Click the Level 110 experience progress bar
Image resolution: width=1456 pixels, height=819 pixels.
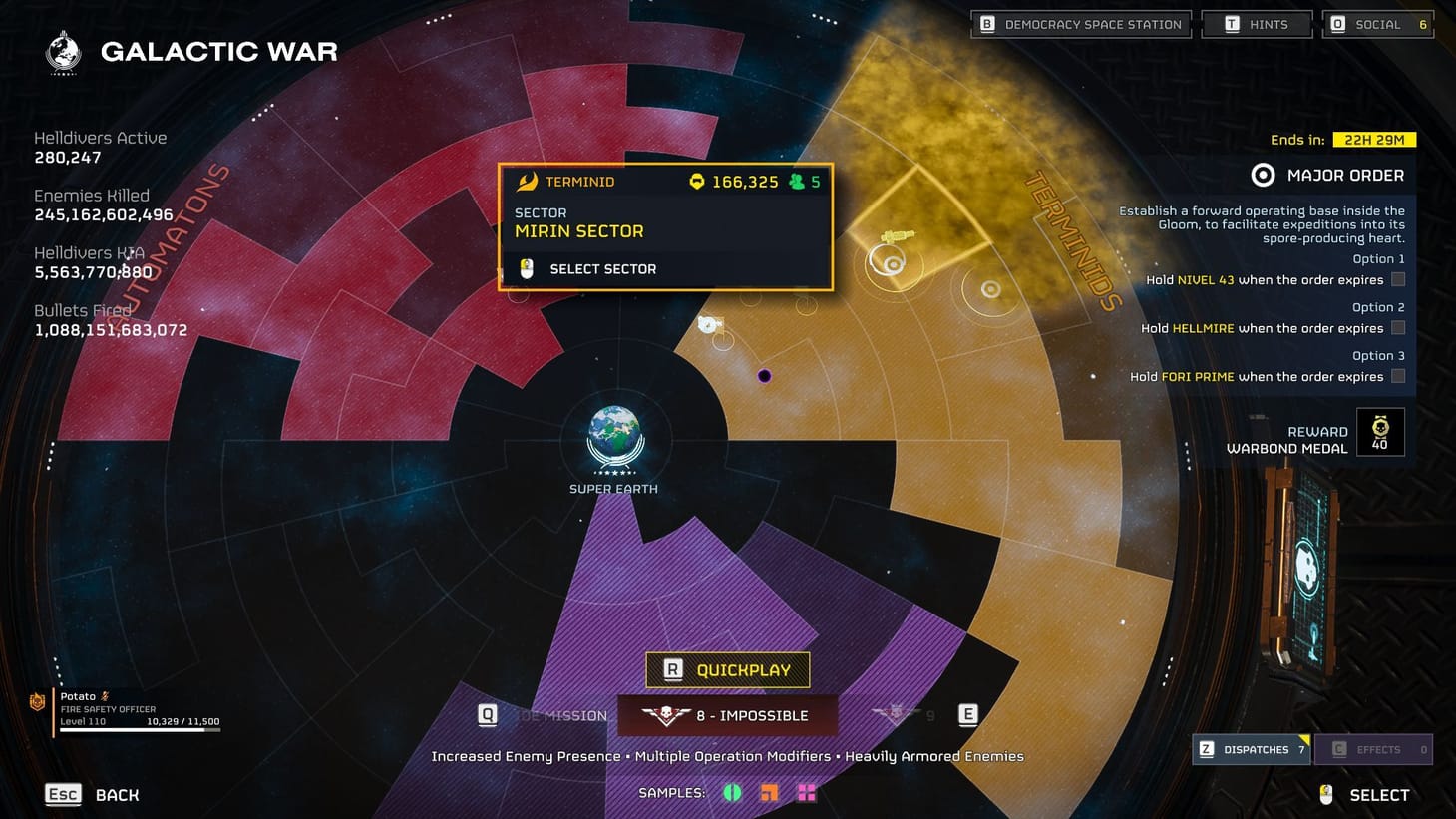point(140,729)
